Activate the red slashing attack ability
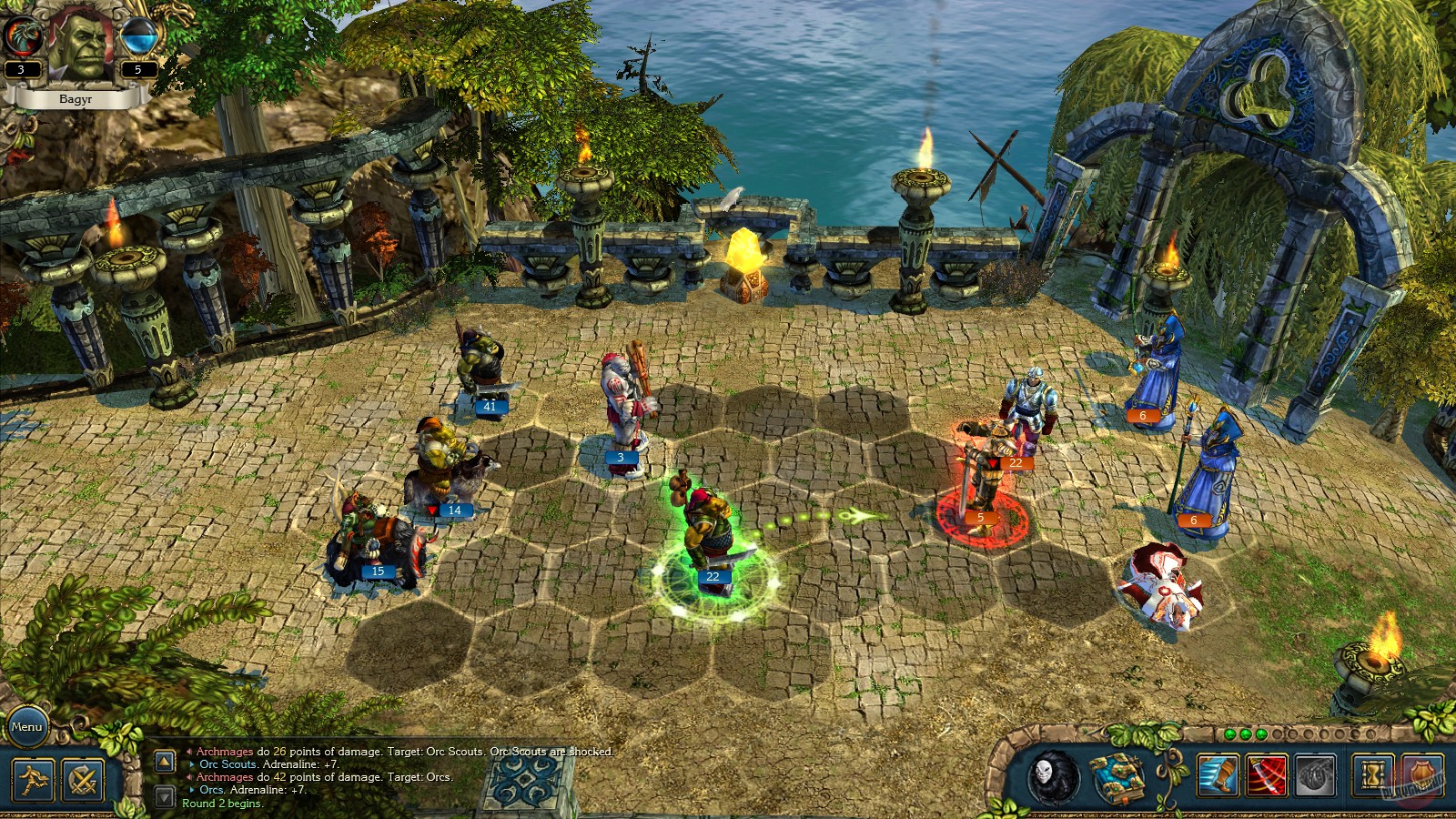This screenshot has width=1456, height=819. [1265, 773]
